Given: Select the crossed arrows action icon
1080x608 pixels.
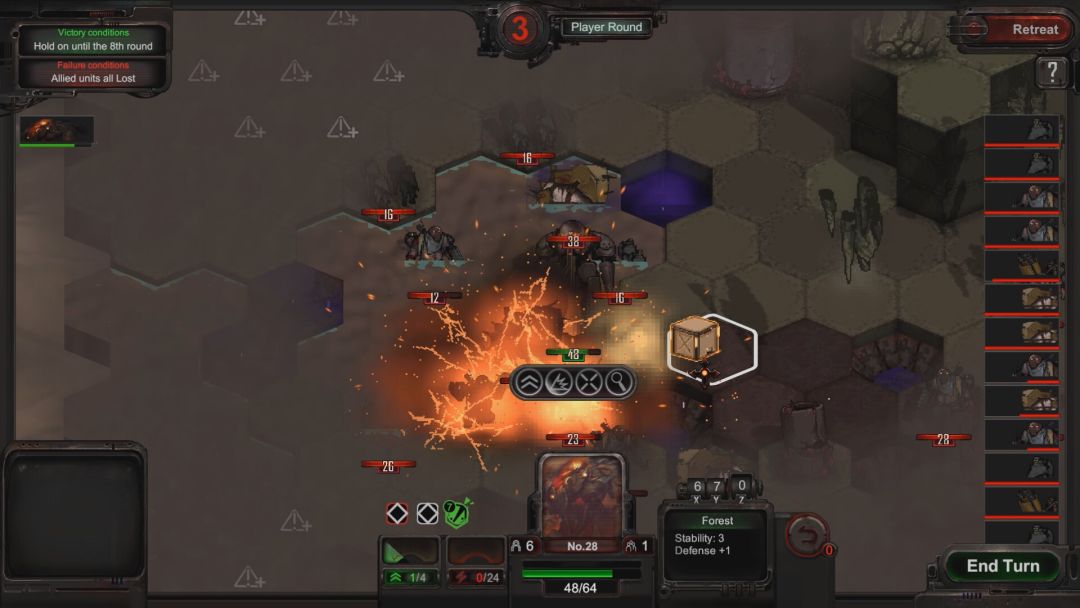Looking at the screenshot, I should coord(588,382).
